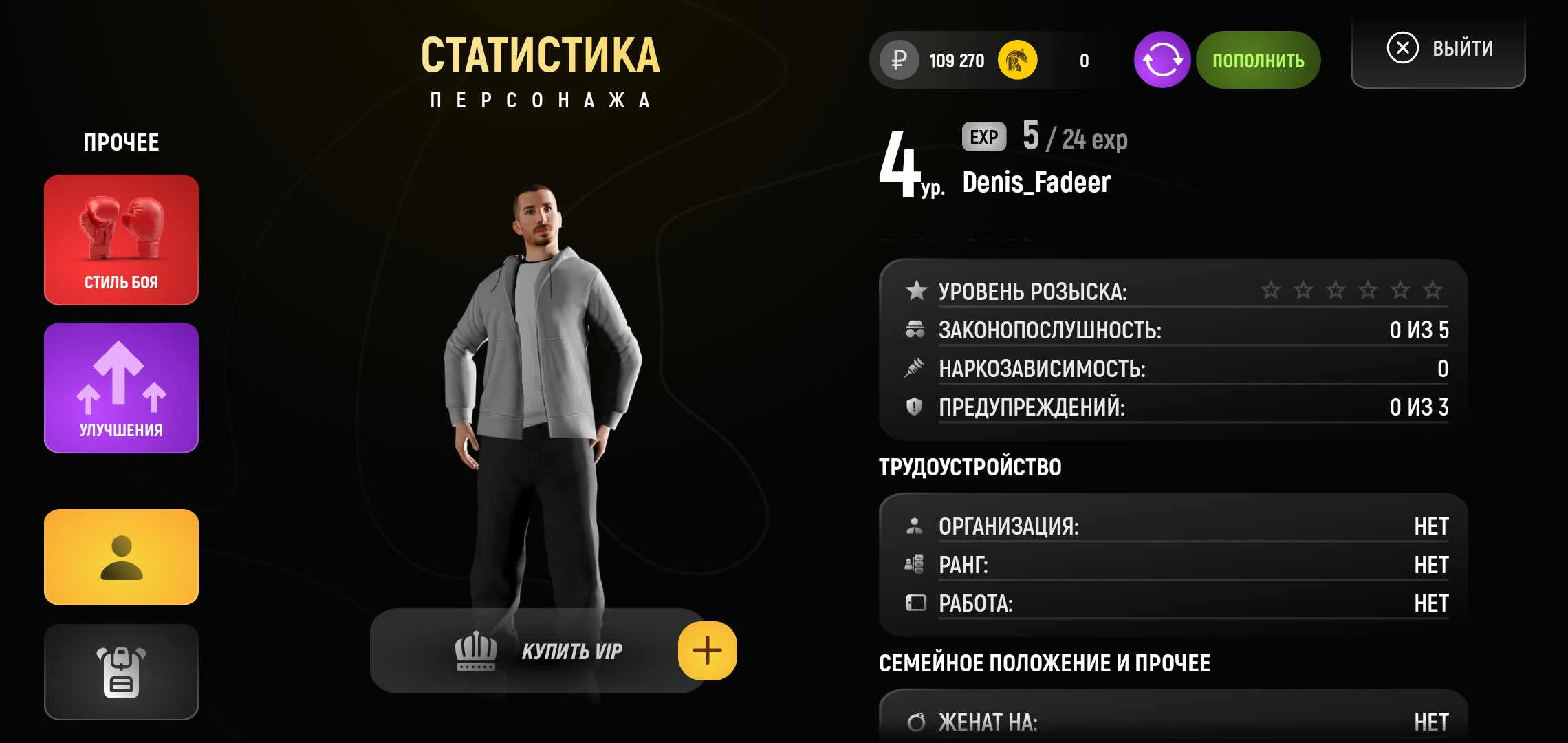Select the yellow character profile tile
The image size is (1568, 743).
121,557
